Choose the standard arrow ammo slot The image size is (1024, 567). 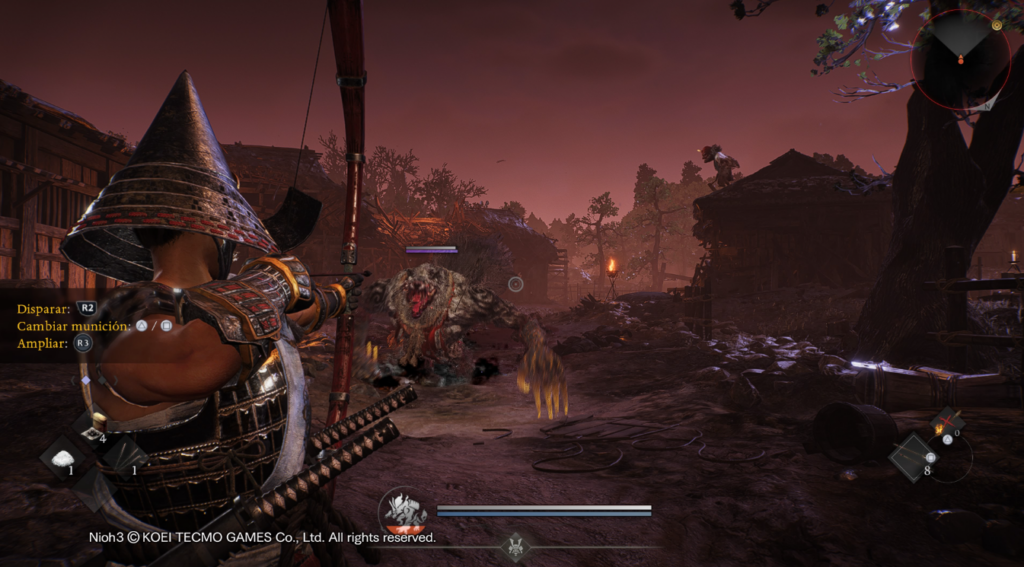click(915, 458)
